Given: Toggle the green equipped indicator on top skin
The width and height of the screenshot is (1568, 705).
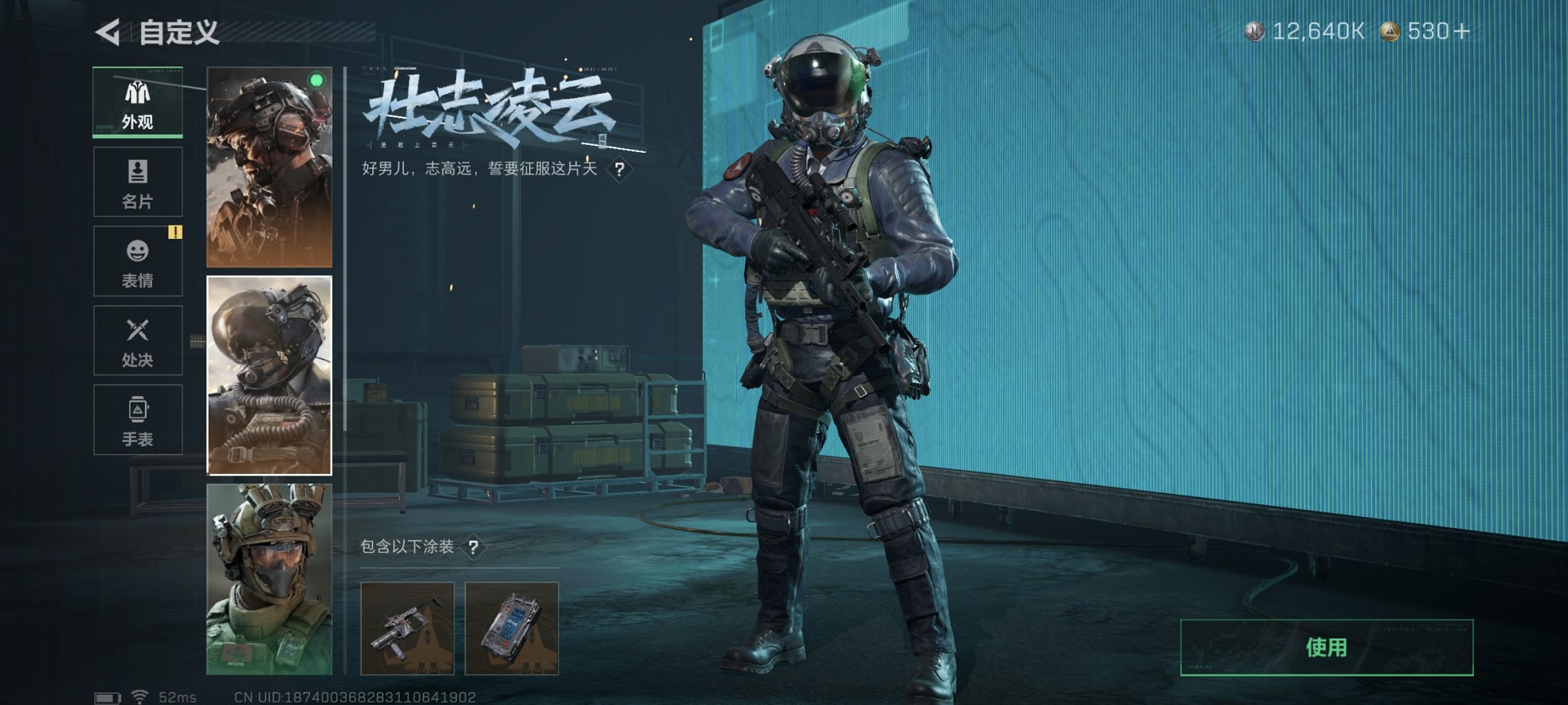Looking at the screenshot, I should coord(315,81).
